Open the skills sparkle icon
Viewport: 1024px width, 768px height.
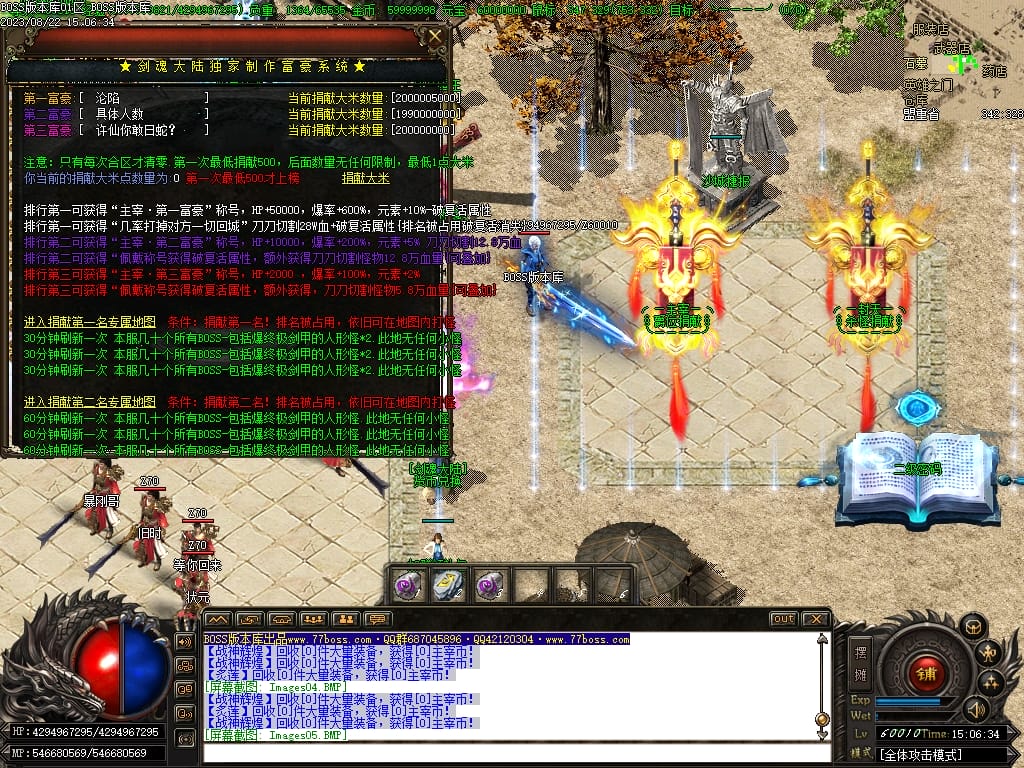[x=991, y=683]
